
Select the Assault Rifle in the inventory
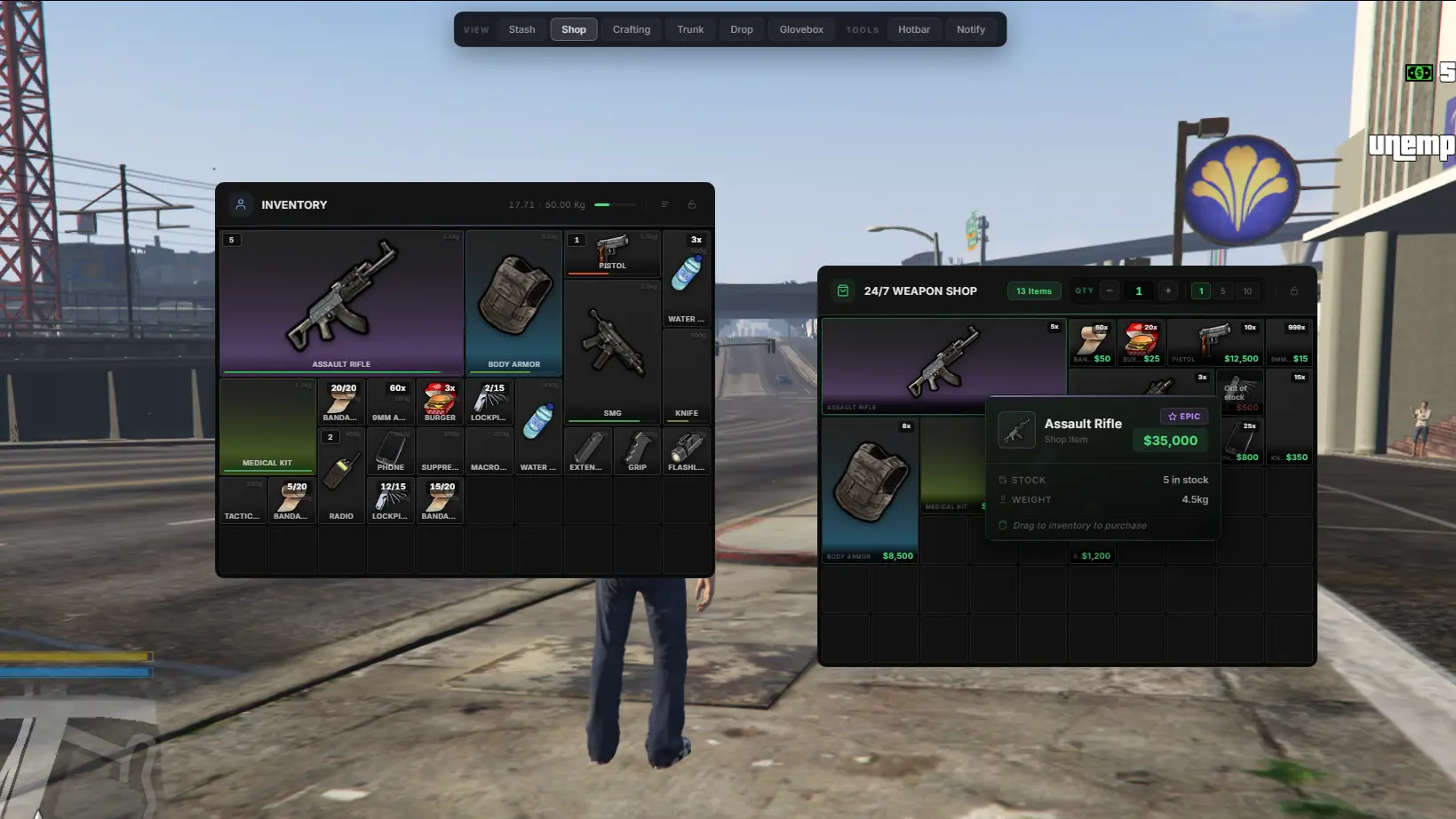coord(341,302)
